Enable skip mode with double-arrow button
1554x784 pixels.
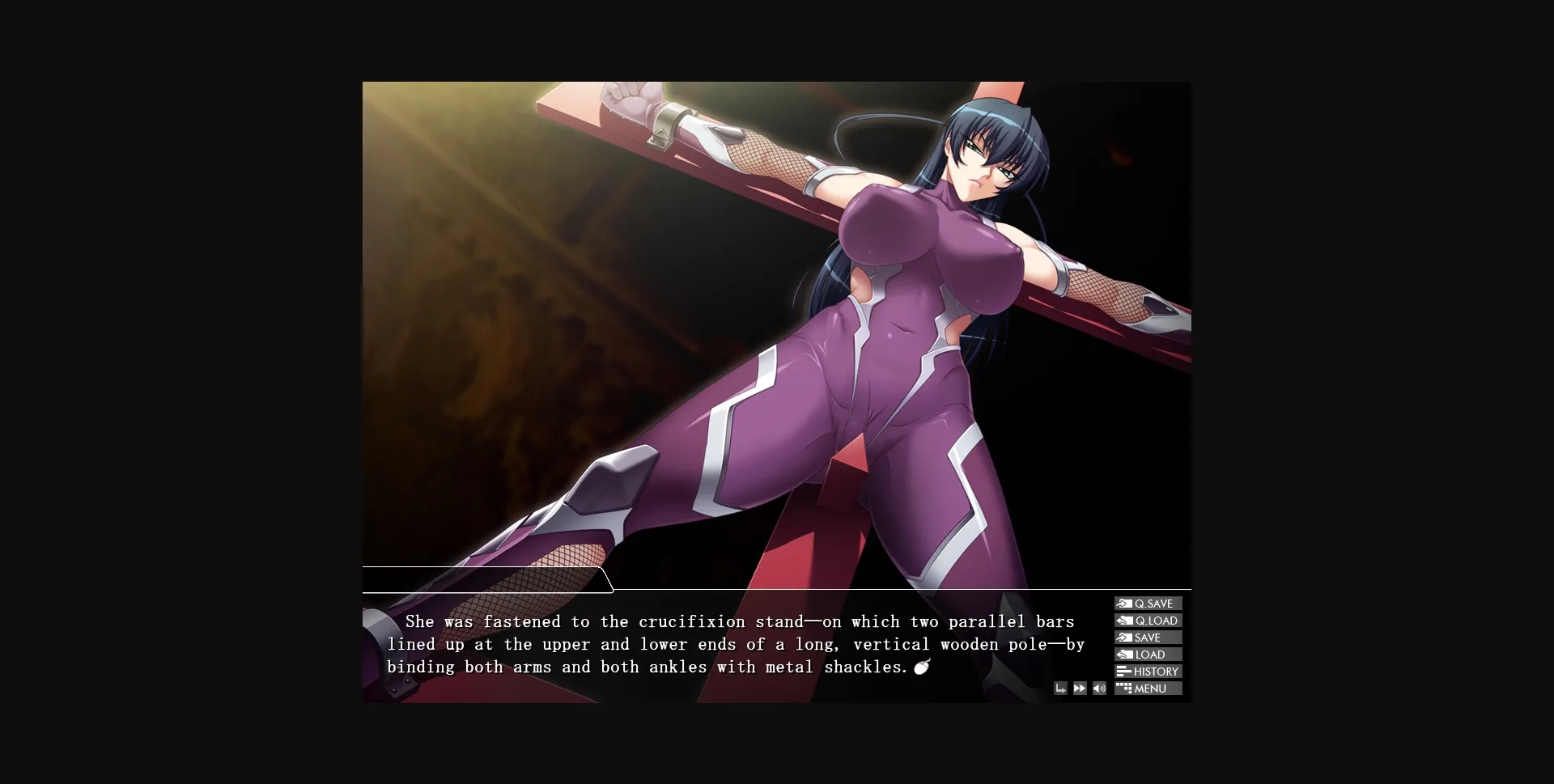click(1080, 688)
